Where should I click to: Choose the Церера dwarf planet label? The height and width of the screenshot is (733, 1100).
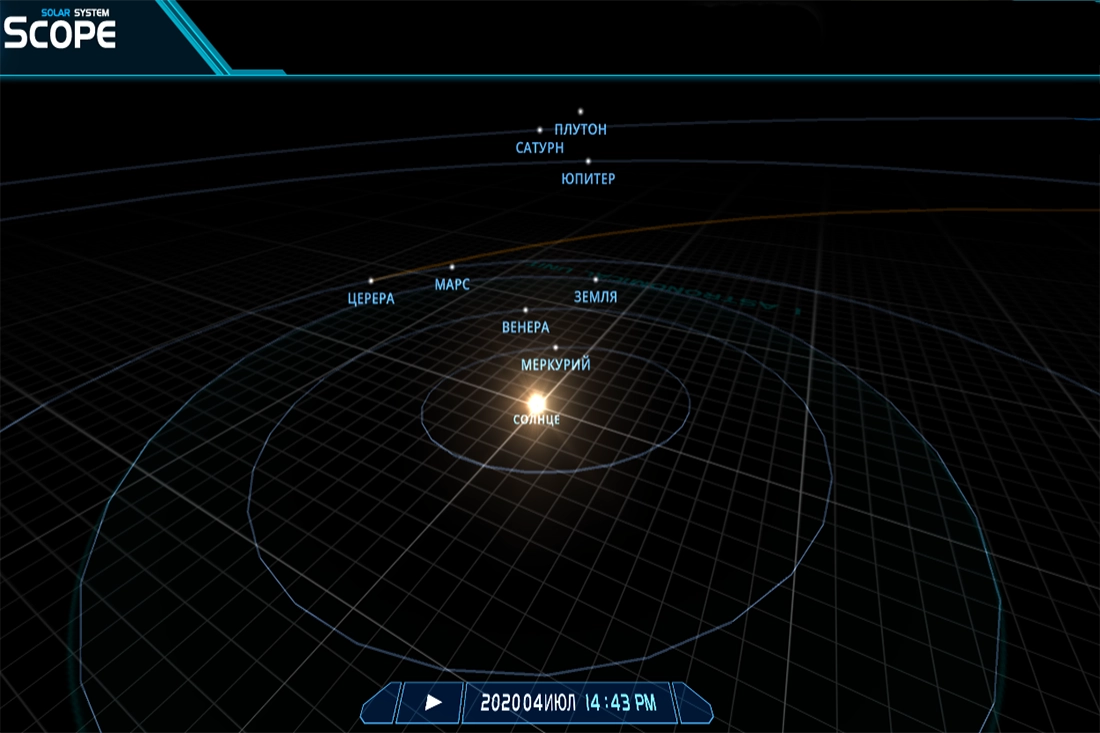click(x=371, y=298)
